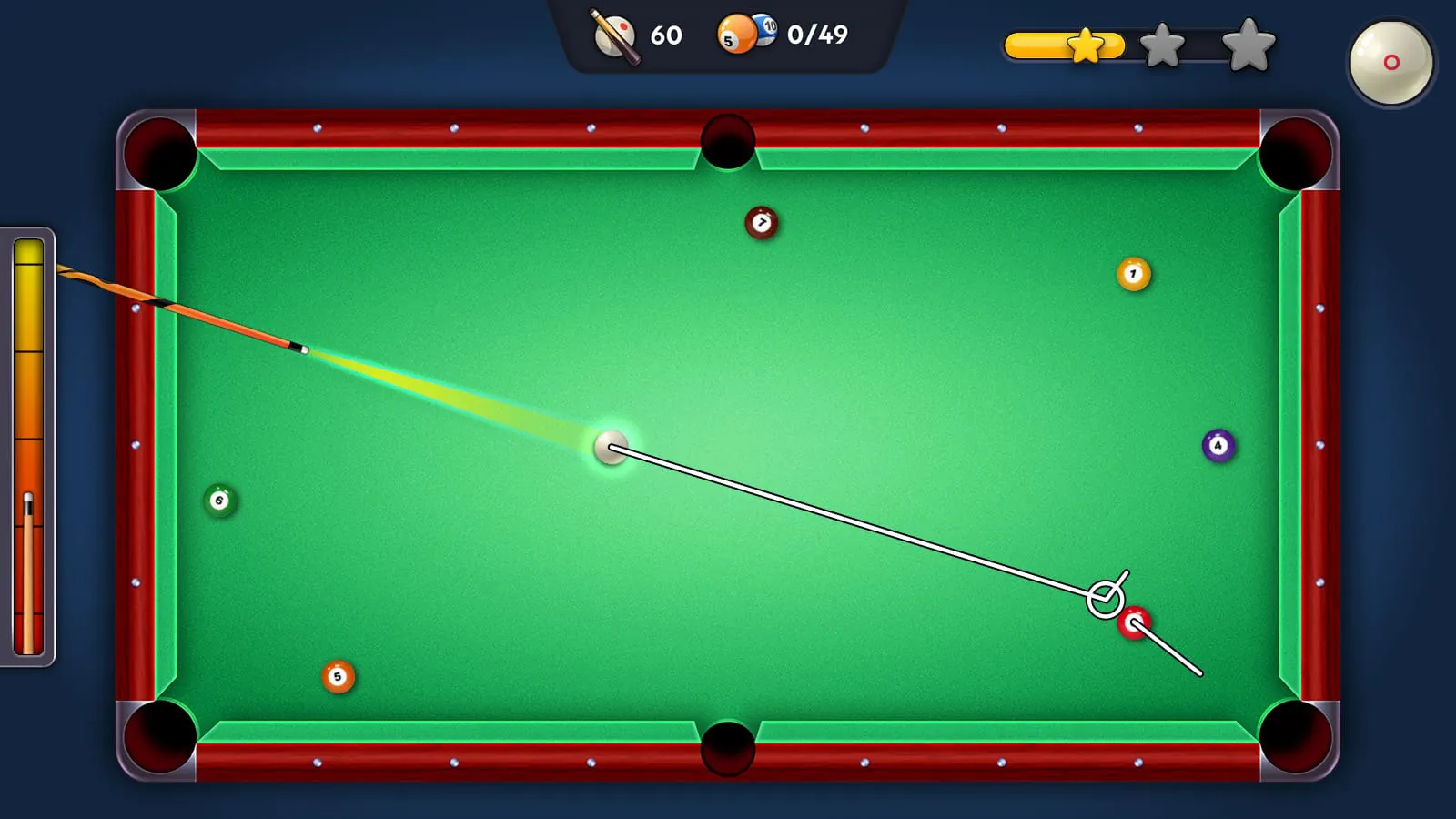
Task: Click the 60 score label
Action: click(x=665, y=36)
